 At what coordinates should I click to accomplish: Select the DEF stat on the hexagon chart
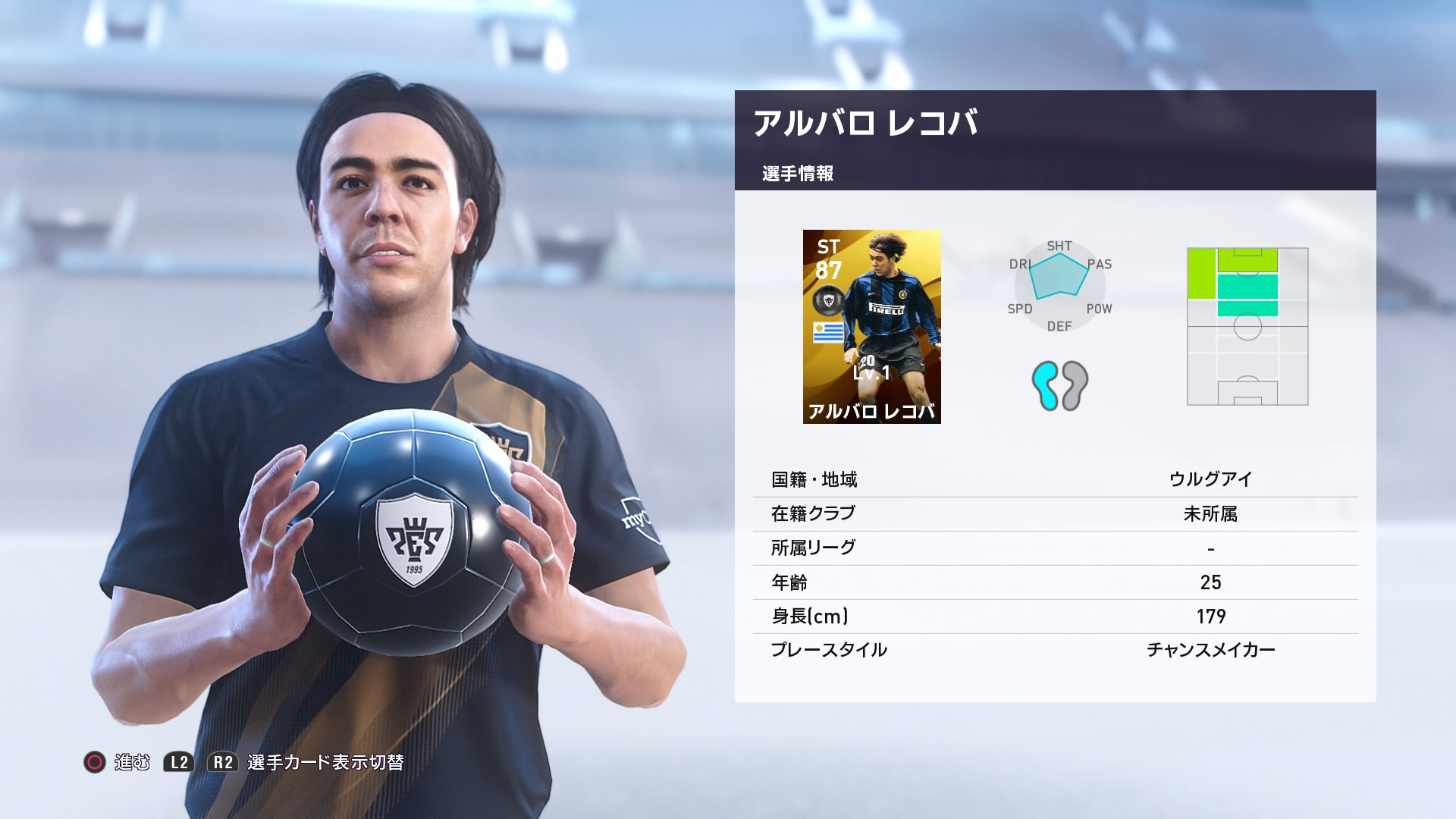click(1059, 327)
